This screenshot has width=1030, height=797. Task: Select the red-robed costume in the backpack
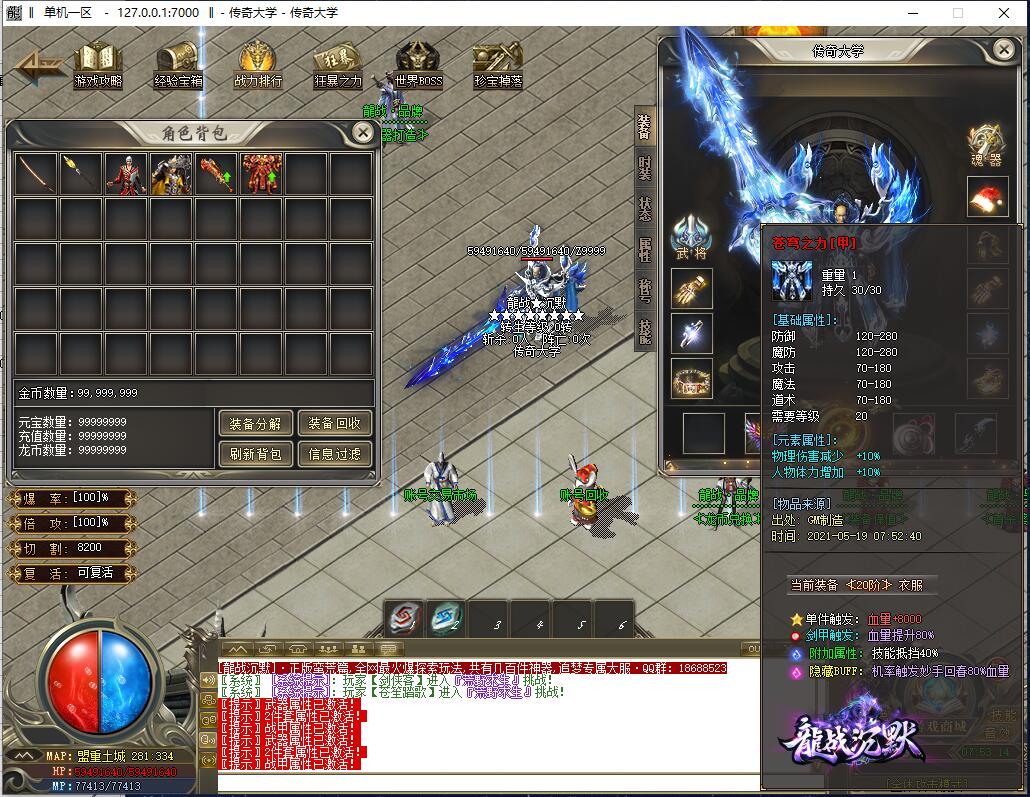coord(126,174)
